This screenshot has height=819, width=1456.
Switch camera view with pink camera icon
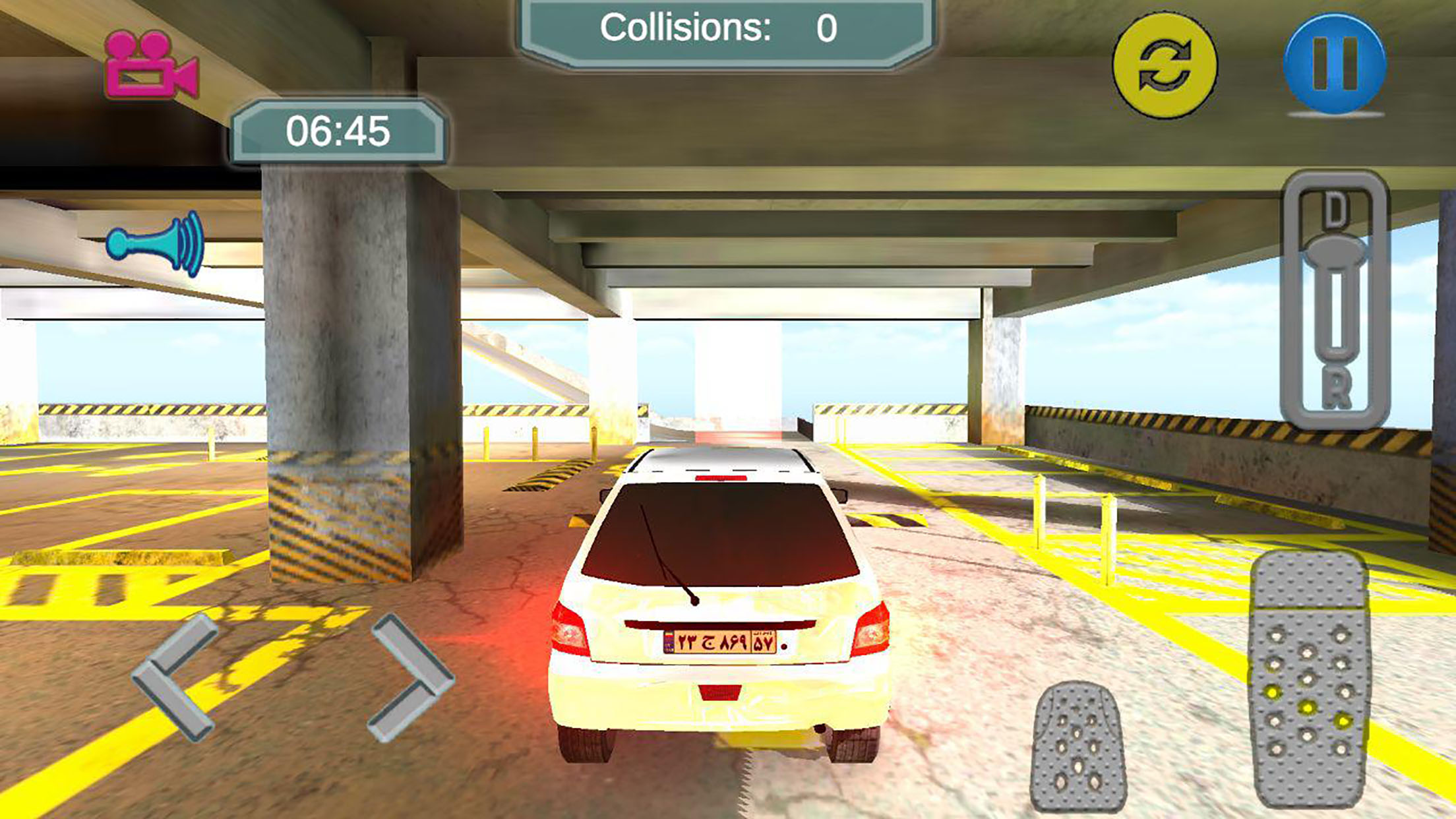click(x=150, y=65)
